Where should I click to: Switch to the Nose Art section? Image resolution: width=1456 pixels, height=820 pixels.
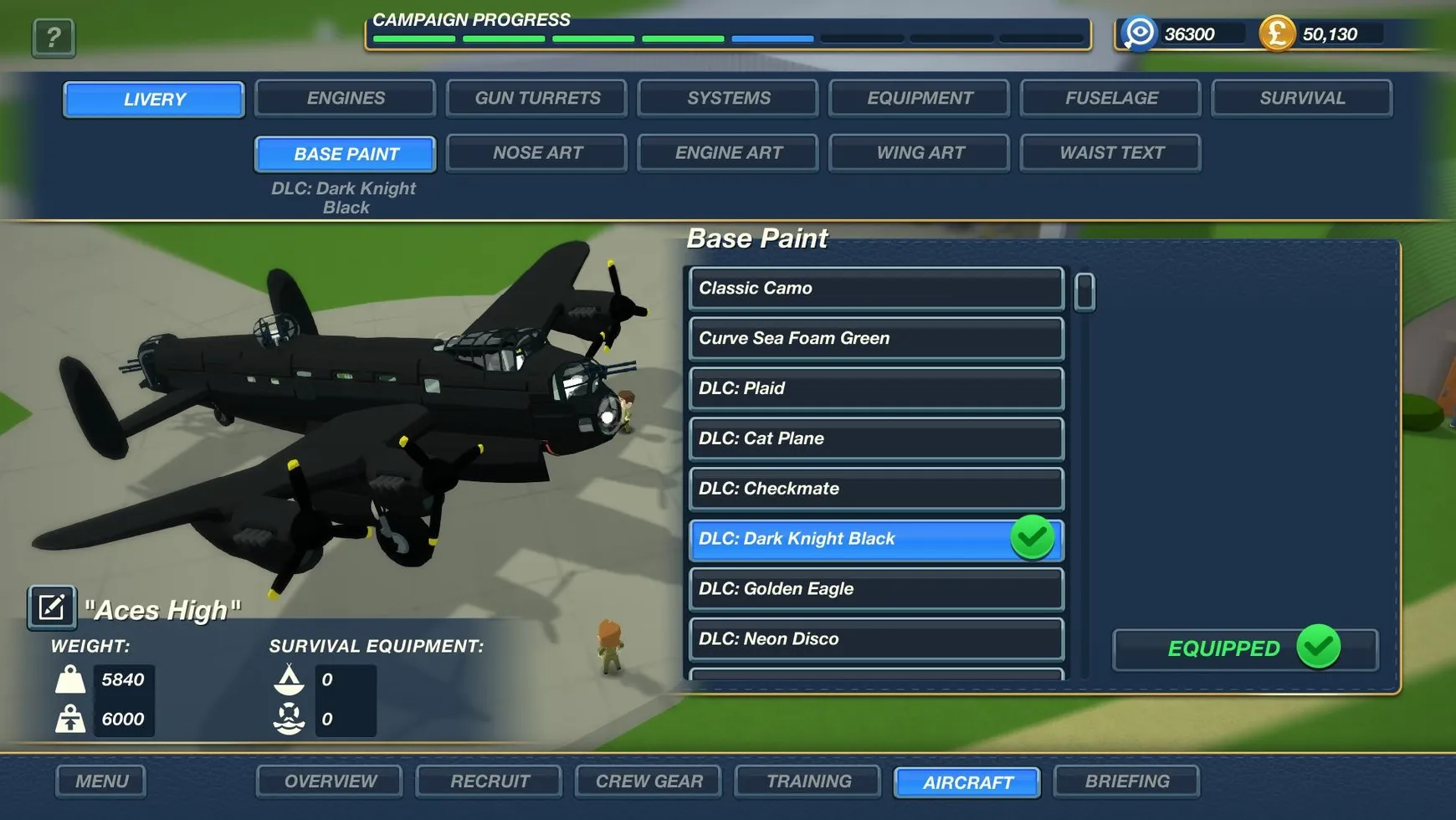click(536, 152)
